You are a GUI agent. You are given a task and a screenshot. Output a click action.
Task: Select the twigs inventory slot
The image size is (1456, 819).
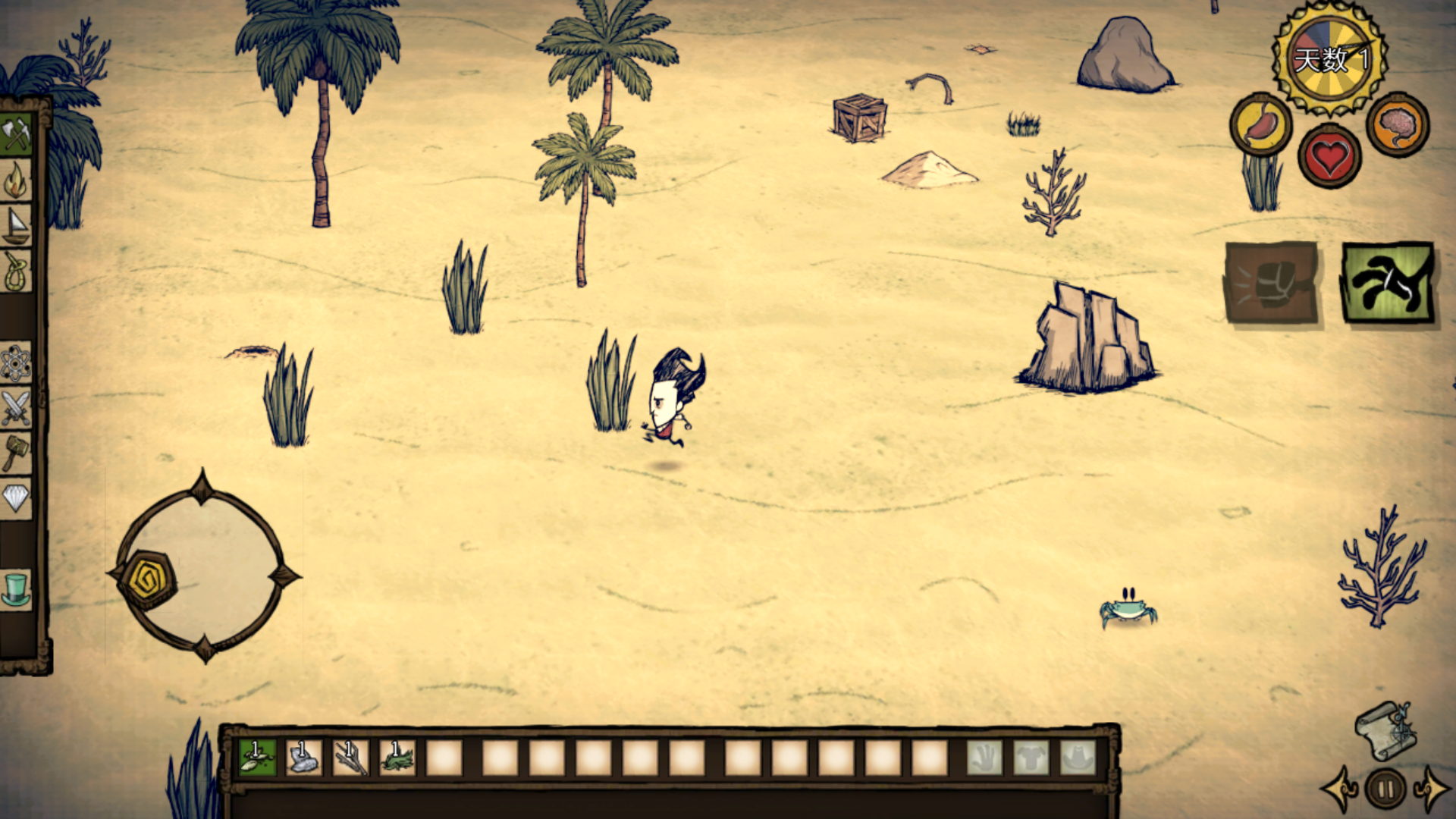click(350, 757)
